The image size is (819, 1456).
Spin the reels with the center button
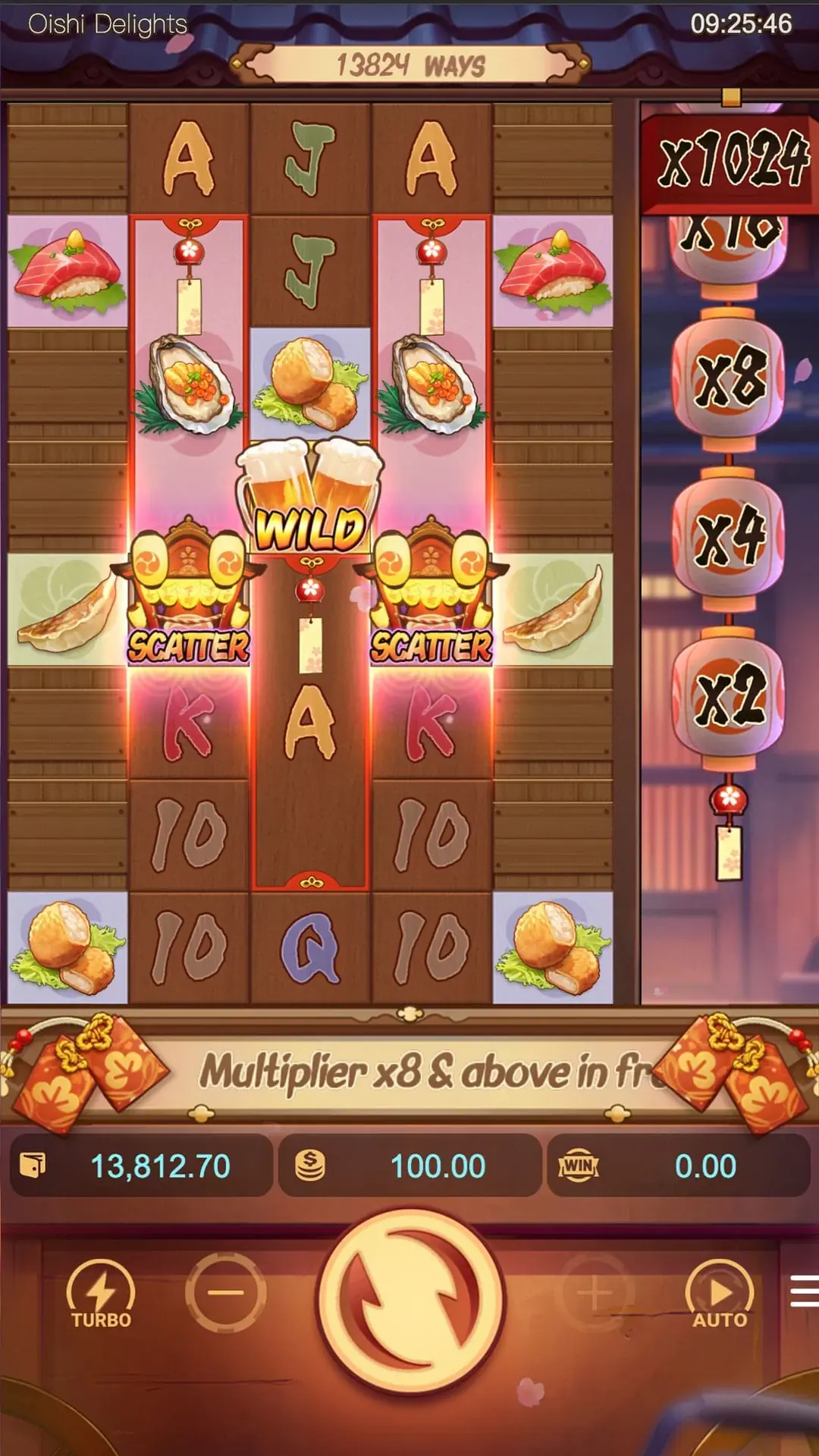[409, 1300]
